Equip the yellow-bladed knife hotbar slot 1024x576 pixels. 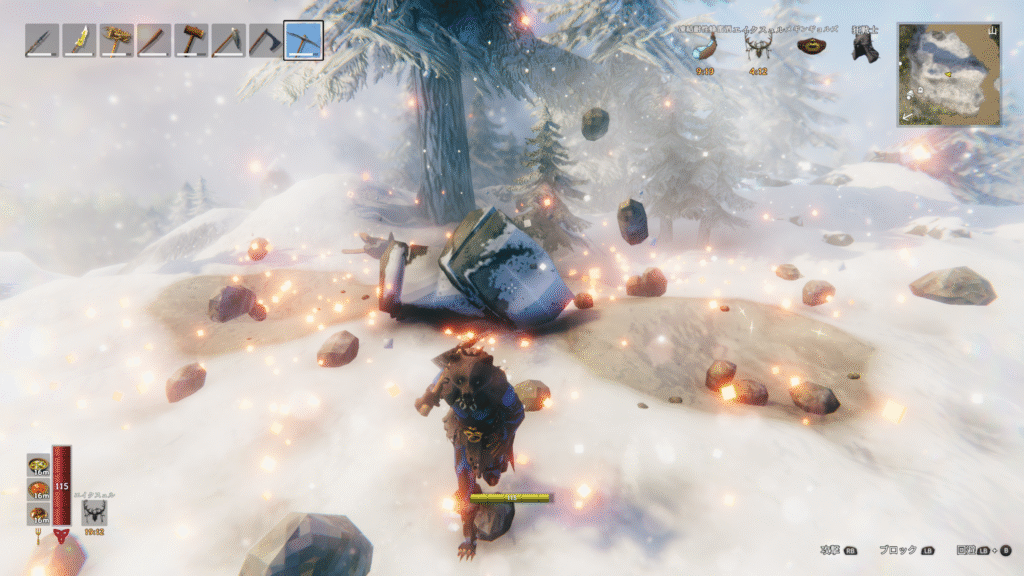click(79, 41)
